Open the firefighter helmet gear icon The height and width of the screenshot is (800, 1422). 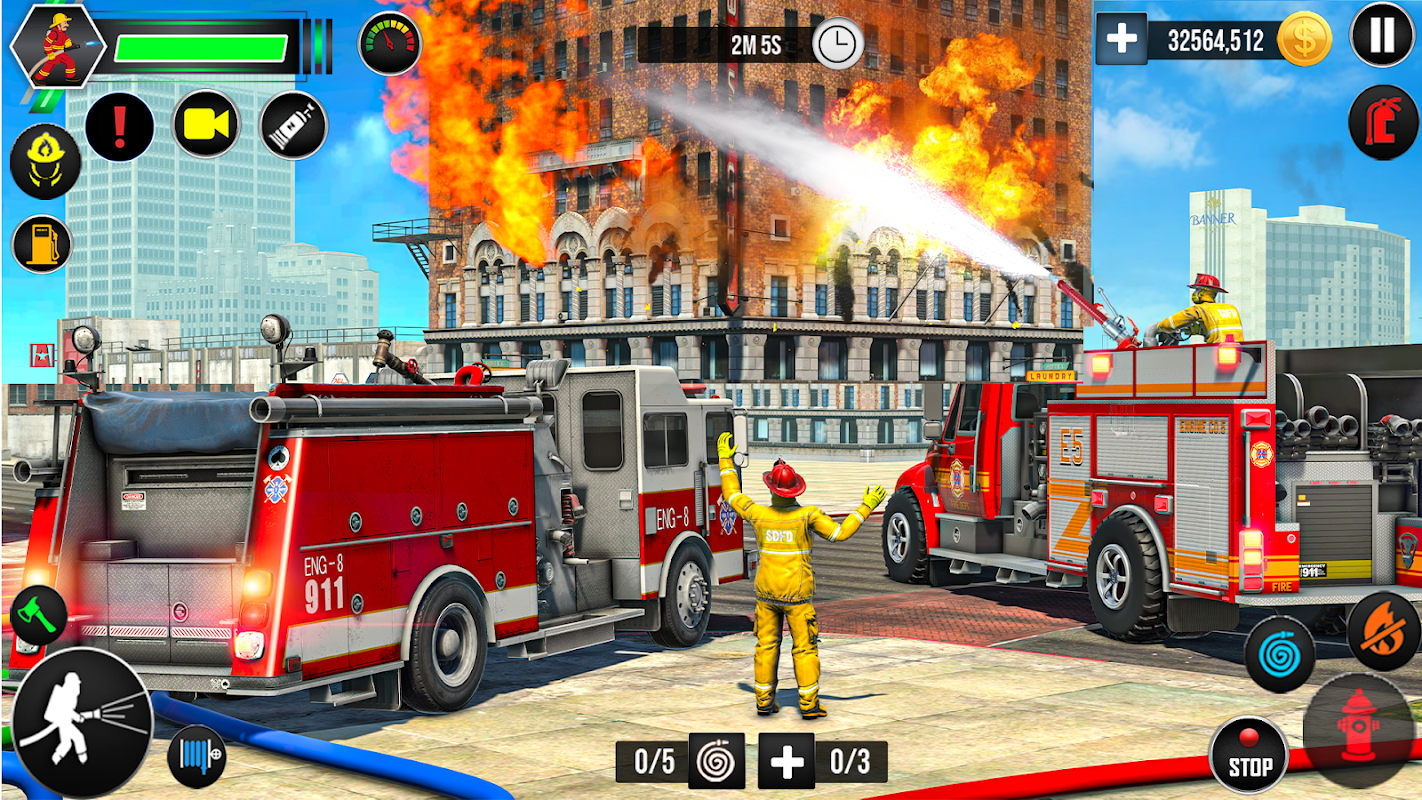[45, 162]
